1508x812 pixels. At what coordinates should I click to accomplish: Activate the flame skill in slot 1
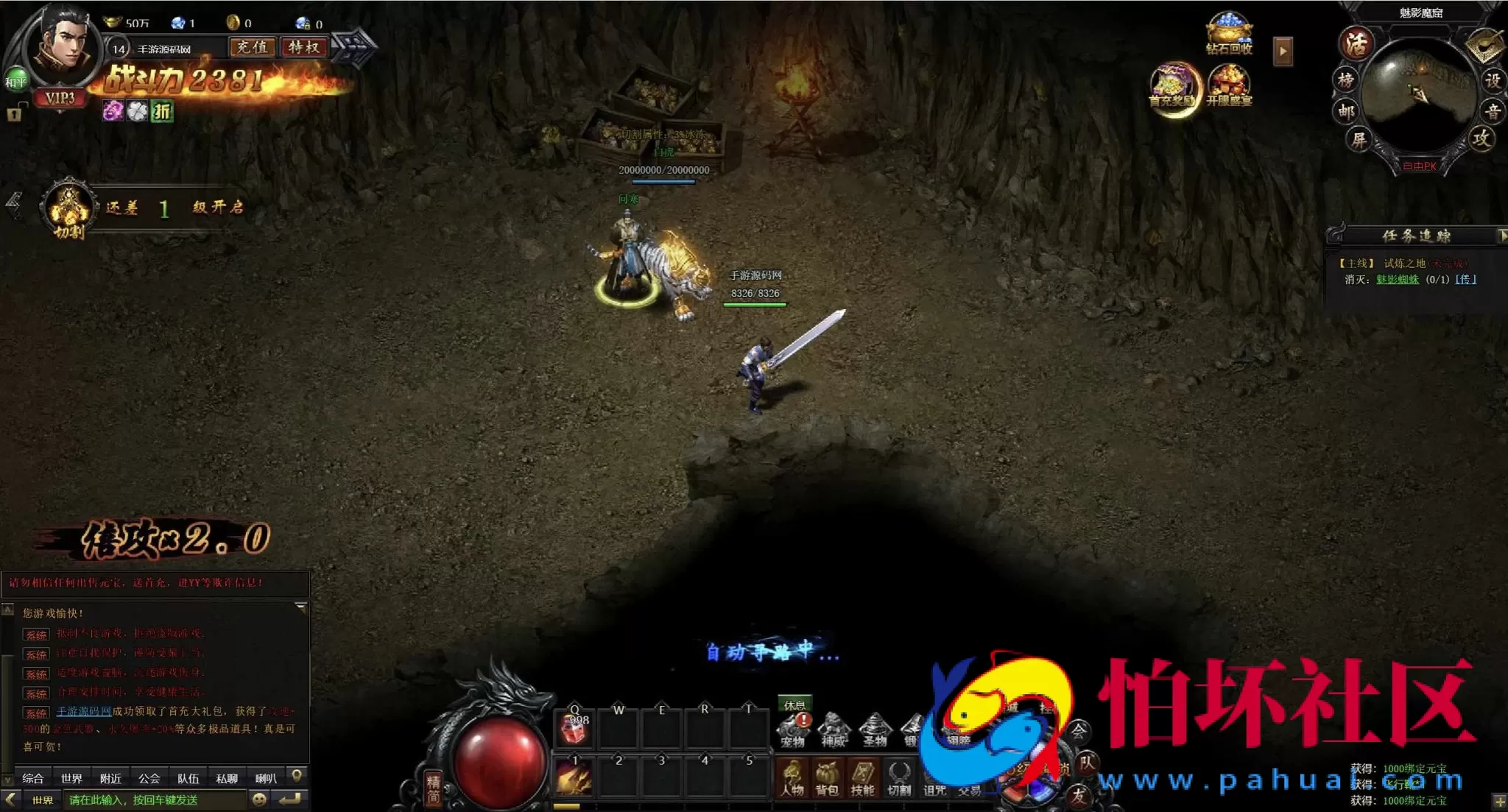[x=574, y=777]
